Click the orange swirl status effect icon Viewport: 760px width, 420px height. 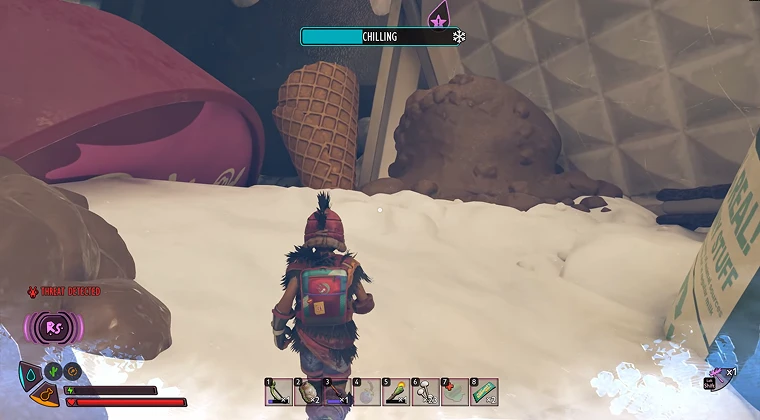pos(72,371)
